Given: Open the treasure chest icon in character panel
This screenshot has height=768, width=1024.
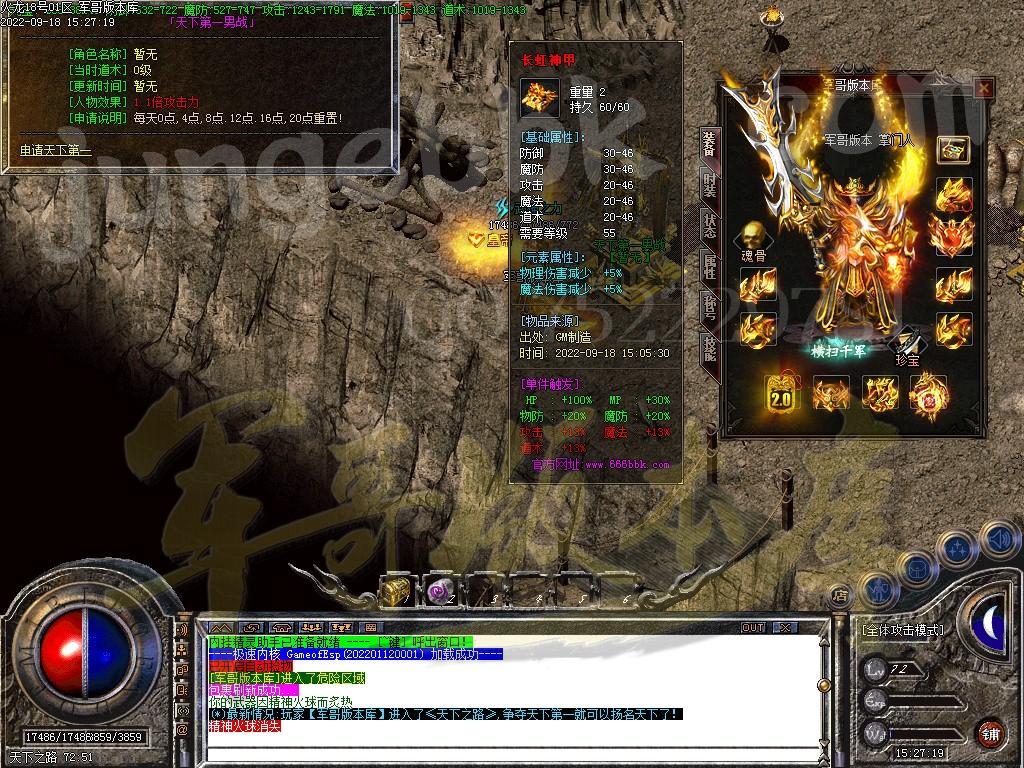Looking at the screenshot, I should [953, 149].
